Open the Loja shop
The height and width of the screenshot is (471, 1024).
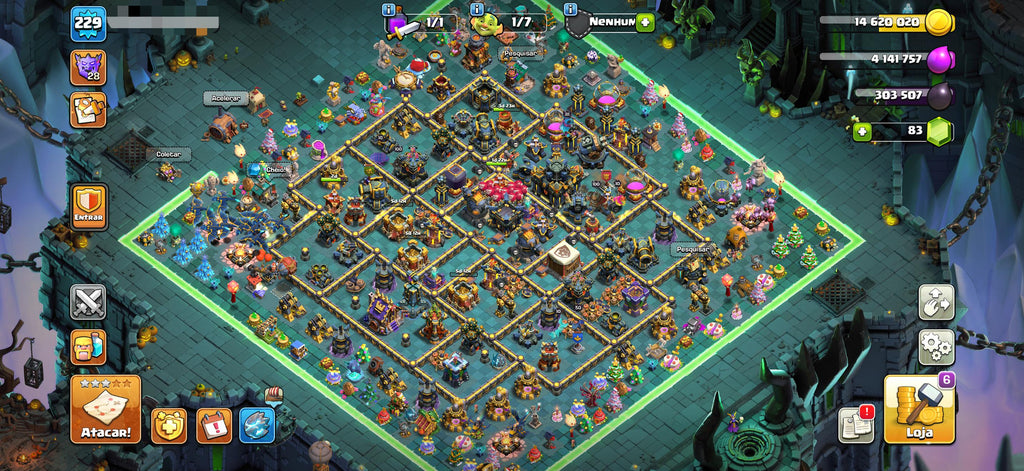click(x=919, y=408)
